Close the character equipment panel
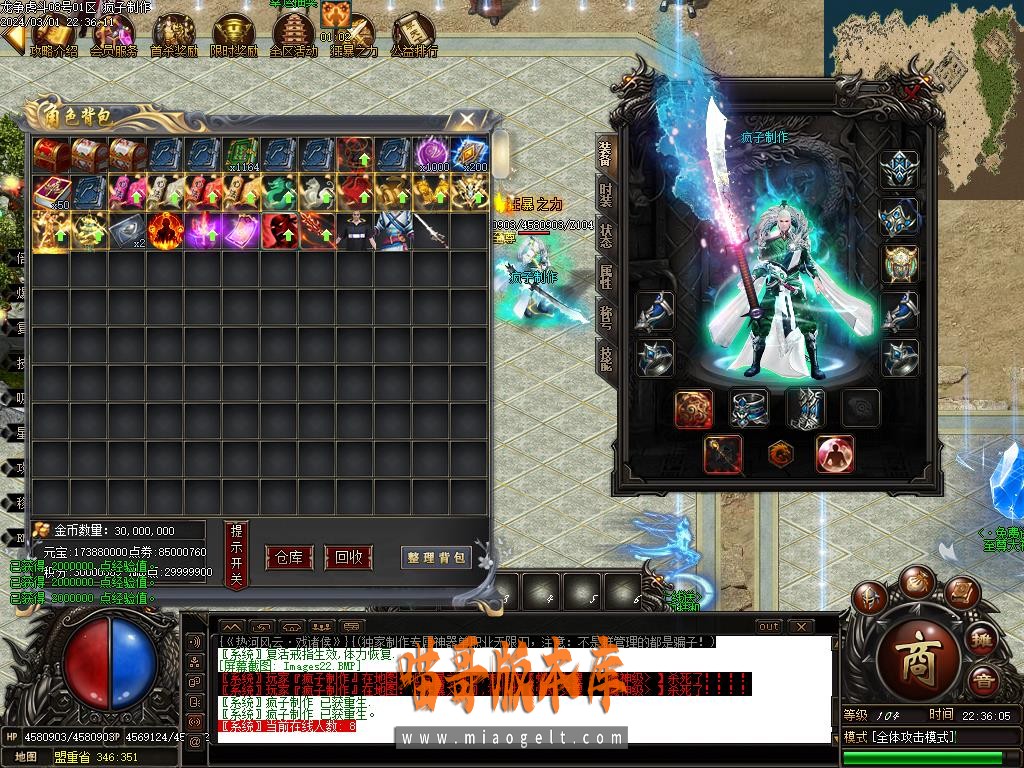1024x768 pixels. (x=913, y=92)
